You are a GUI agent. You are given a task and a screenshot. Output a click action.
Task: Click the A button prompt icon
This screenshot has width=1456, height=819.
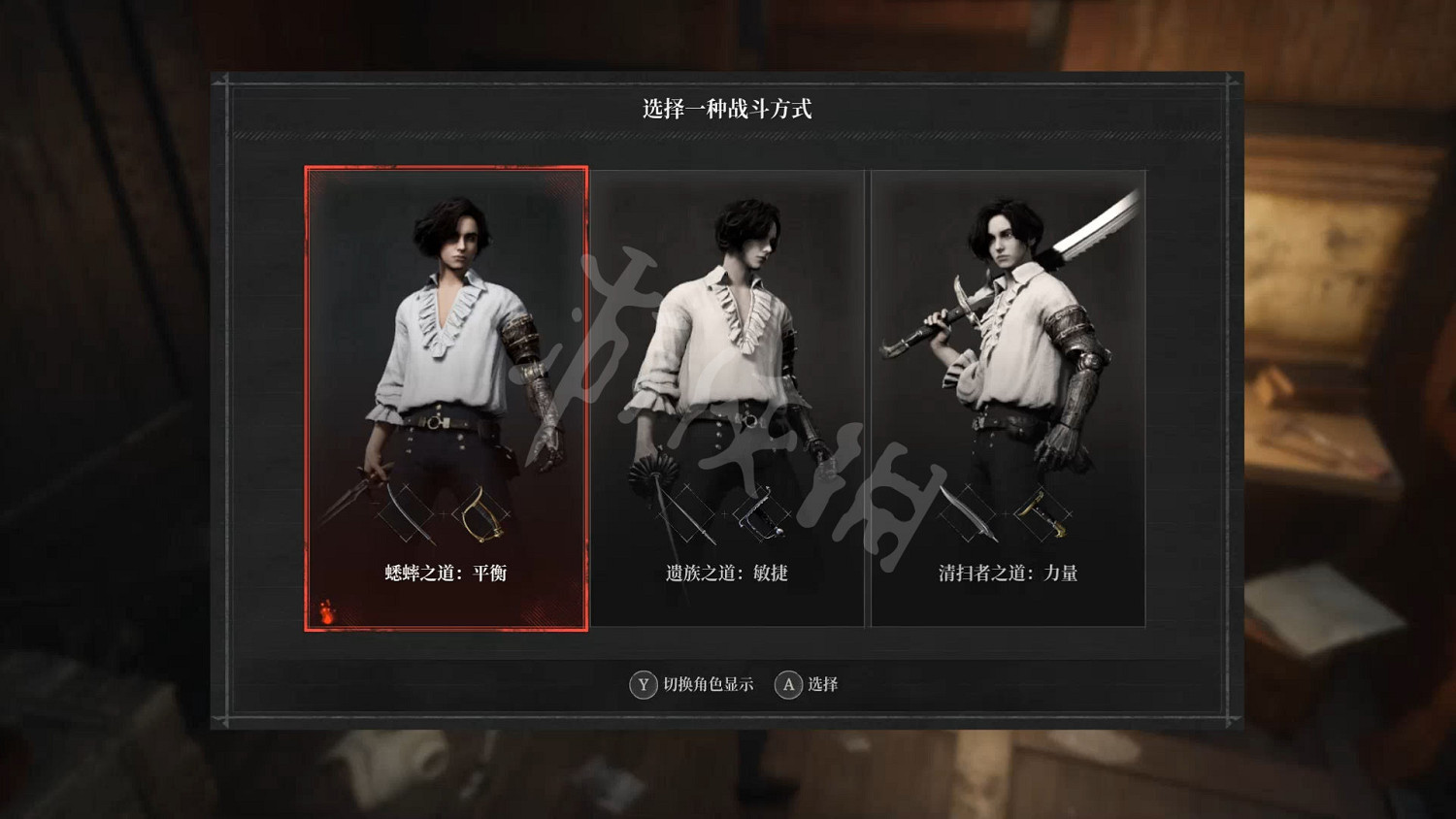(786, 685)
